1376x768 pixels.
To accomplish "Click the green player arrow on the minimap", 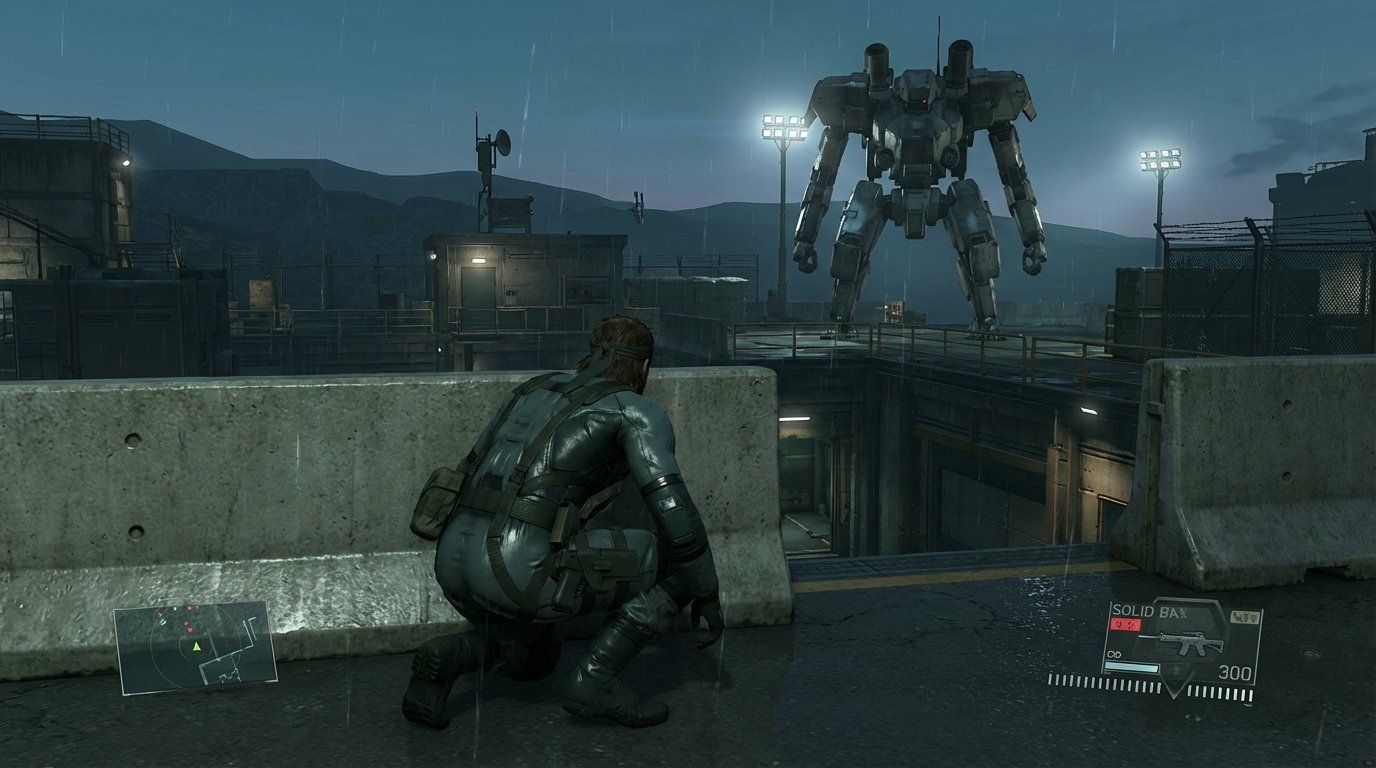I will pyautogui.click(x=197, y=648).
